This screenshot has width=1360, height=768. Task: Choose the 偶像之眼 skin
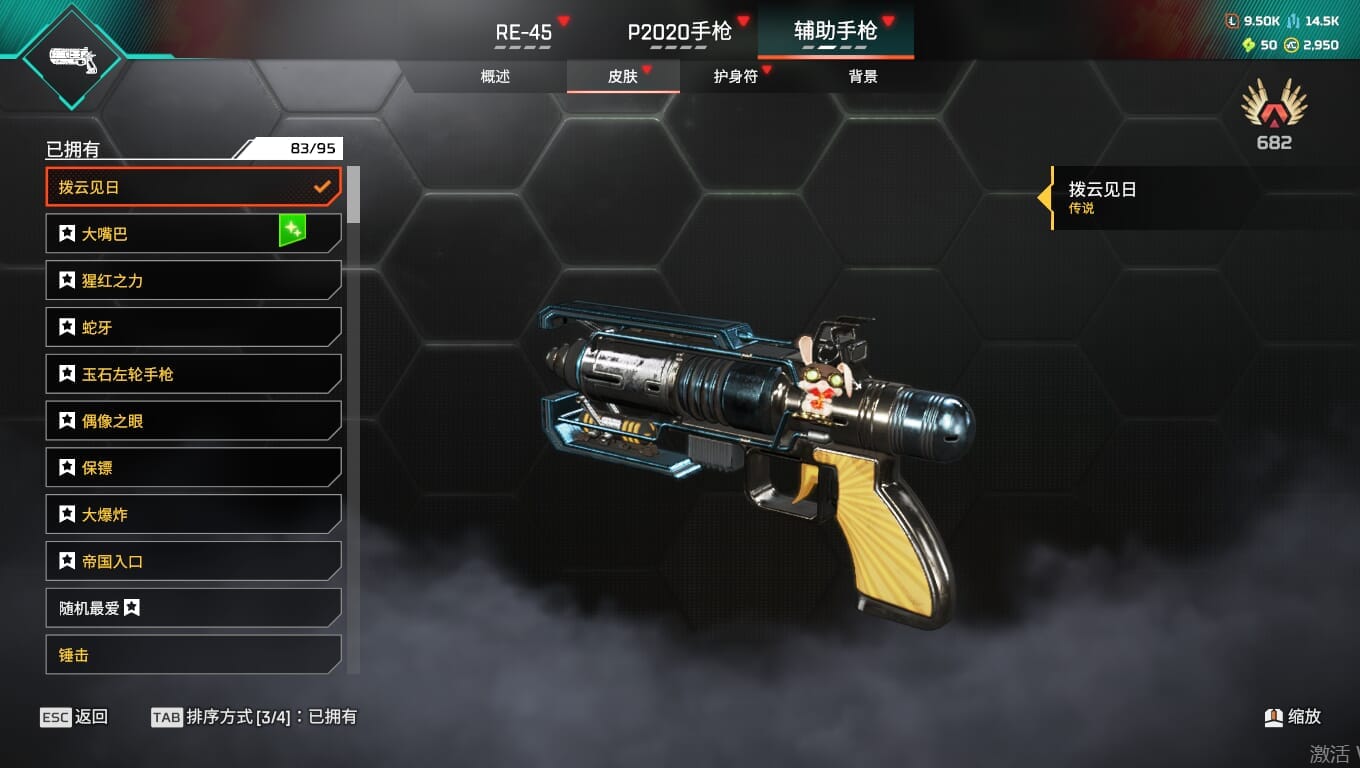click(x=193, y=421)
